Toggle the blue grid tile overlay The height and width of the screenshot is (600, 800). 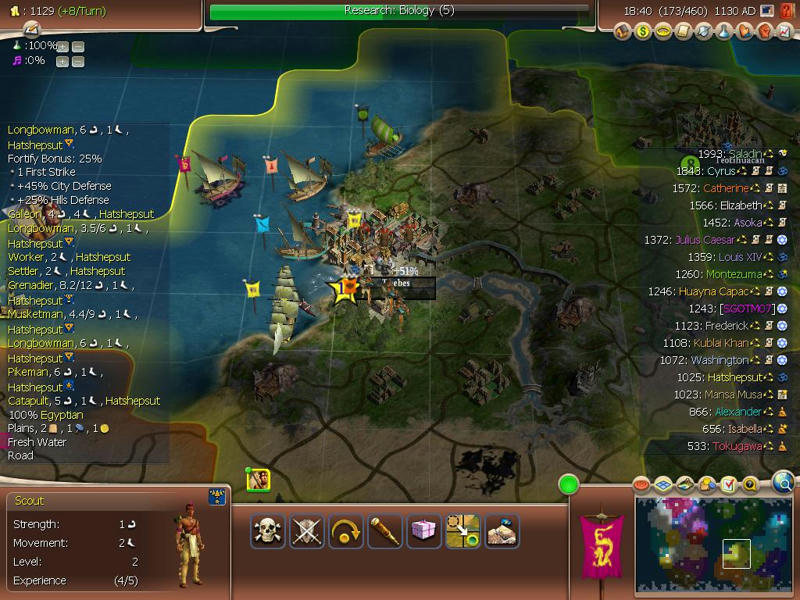pos(664,485)
